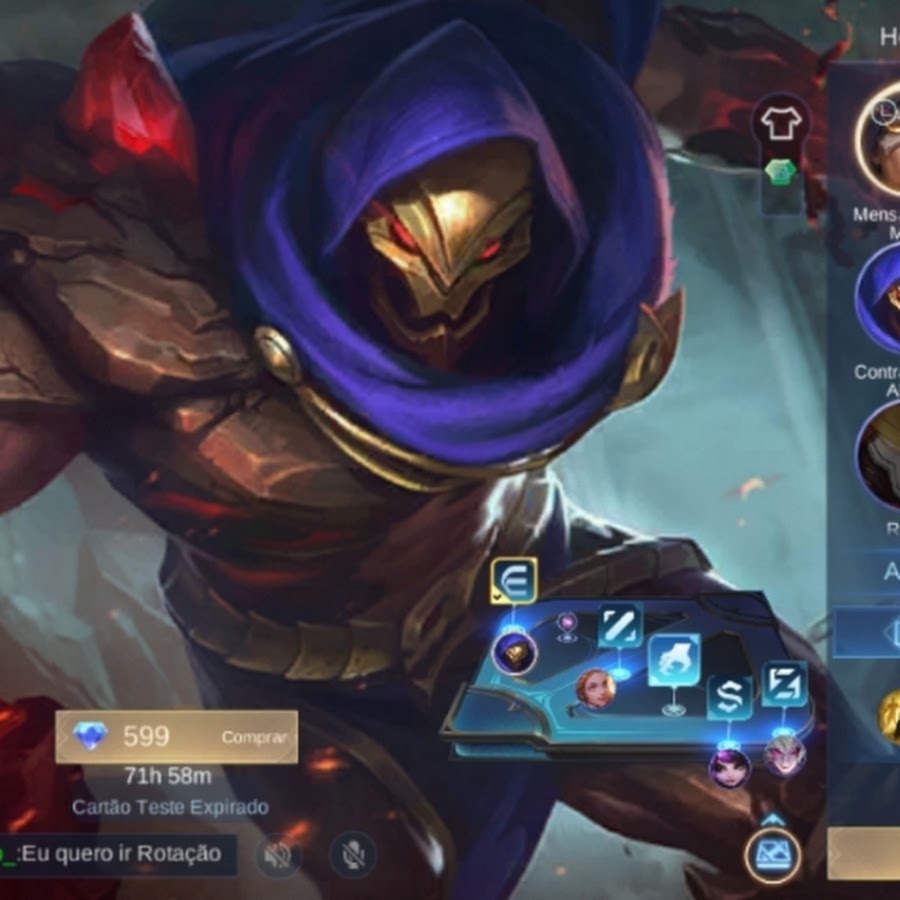This screenshot has width=900, height=900.
Task: Select the S lane marker on the minimap
Action: pyautogui.click(x=729, y=698)
